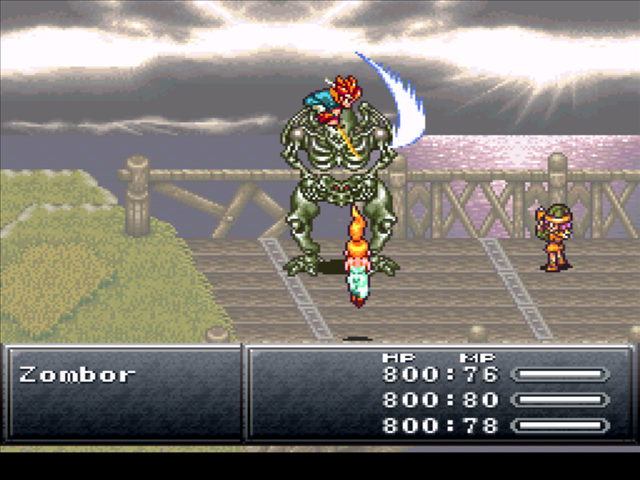
Task: Select Zombor in the enemy name panel
Action: tap(77, 375)
